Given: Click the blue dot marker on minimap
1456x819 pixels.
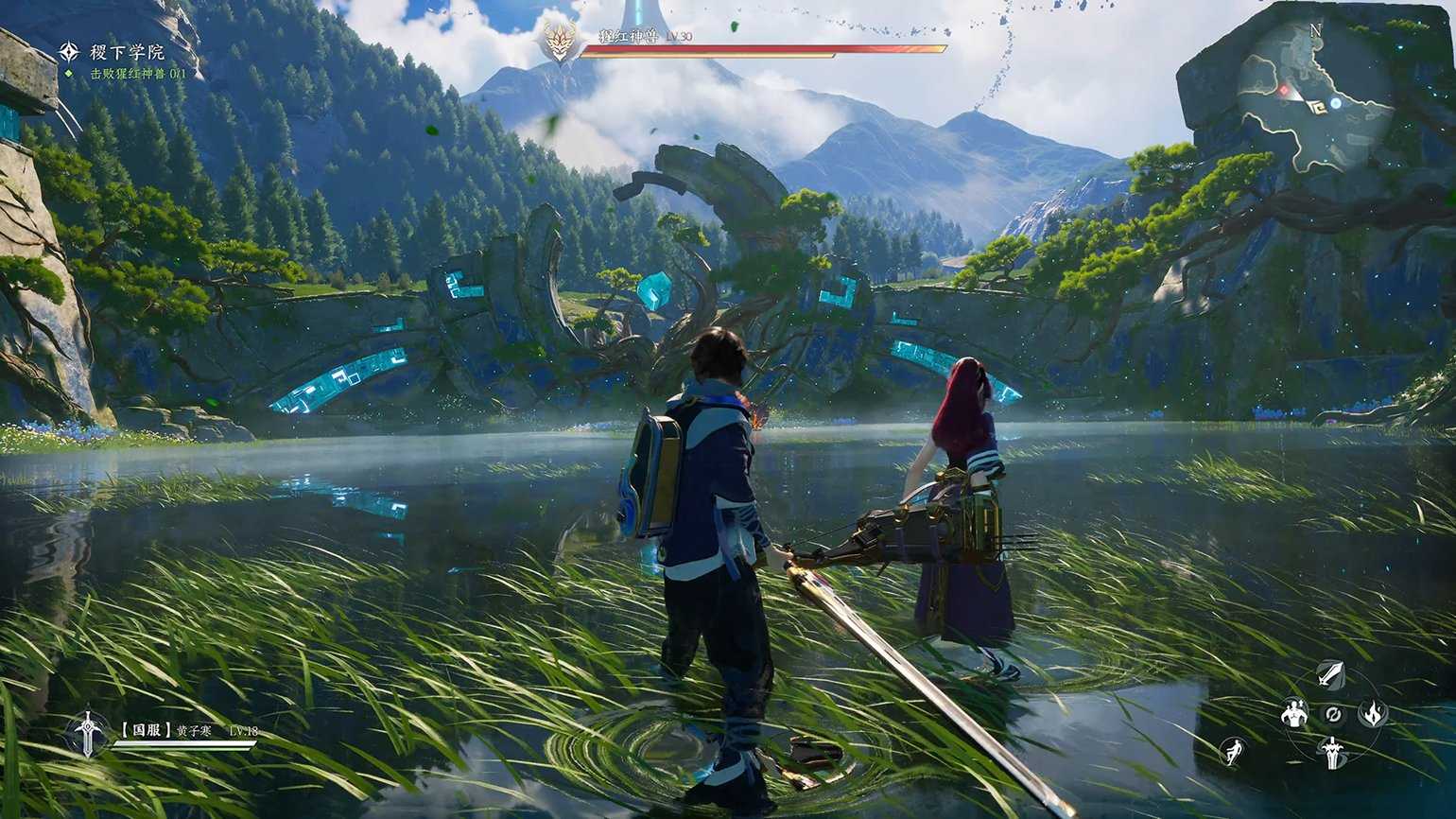Looking at the screenshot, I should 1335,102.
